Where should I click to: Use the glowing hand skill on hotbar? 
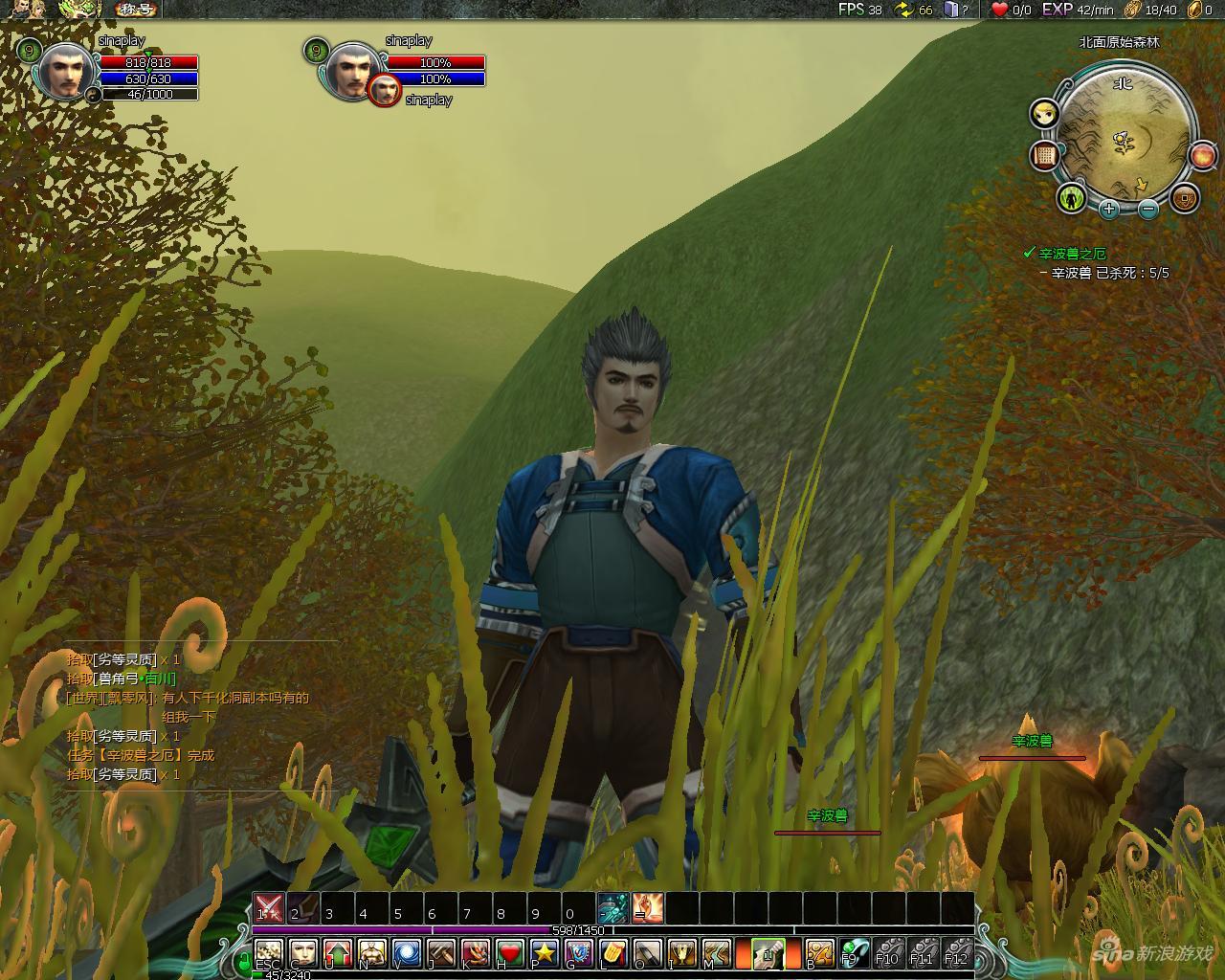click(648, 907)
